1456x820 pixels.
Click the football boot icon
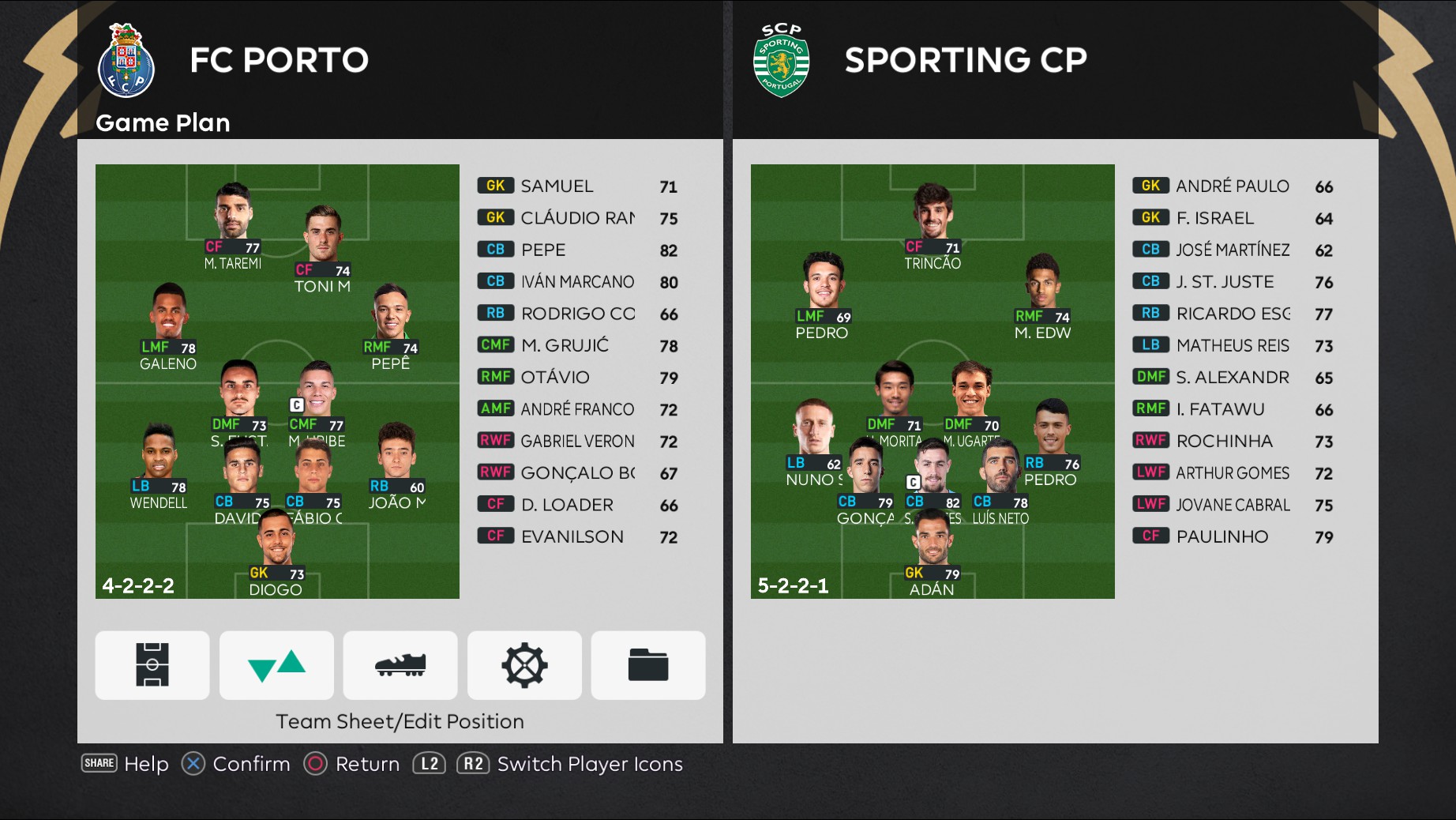click(x=400, y=665)
